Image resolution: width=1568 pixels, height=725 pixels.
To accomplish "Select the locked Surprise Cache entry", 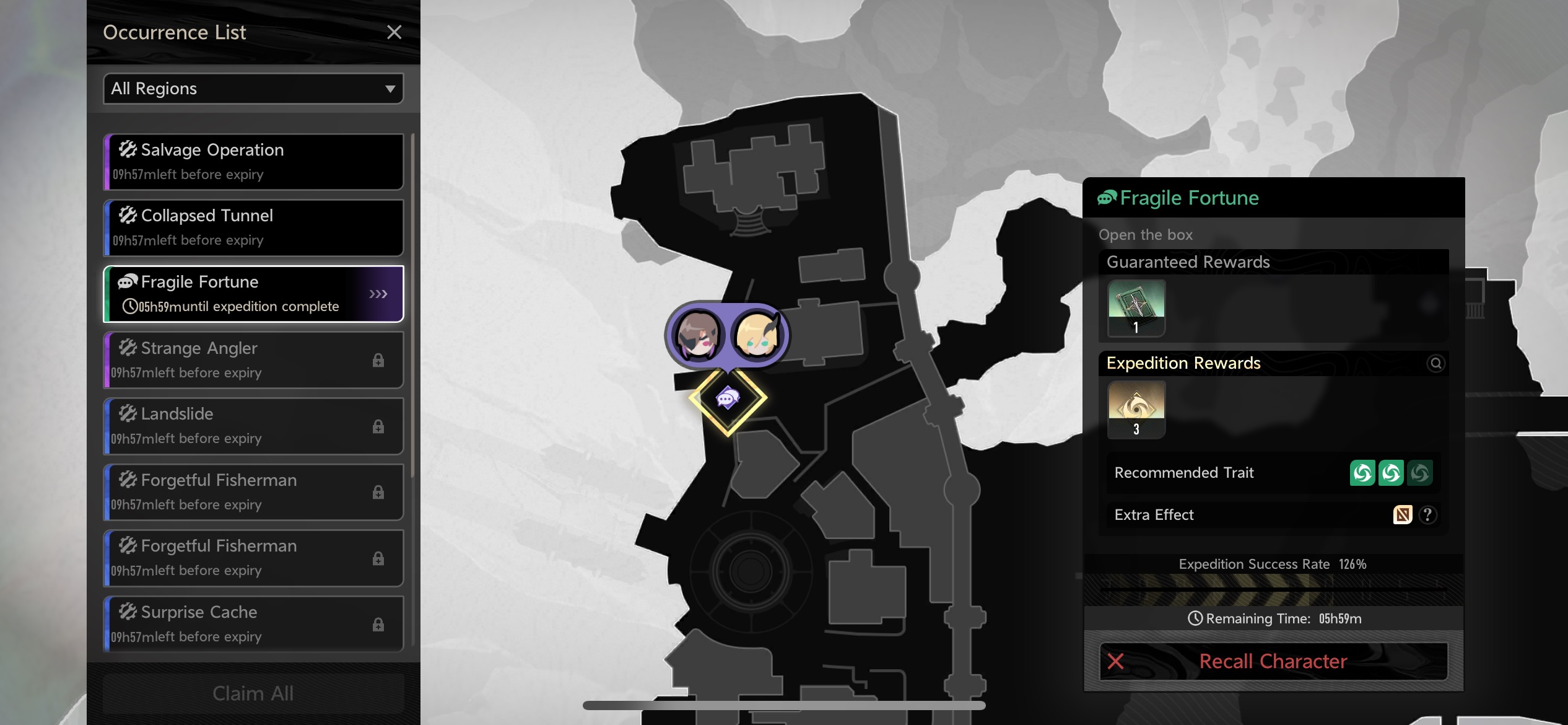I will 253,624.
